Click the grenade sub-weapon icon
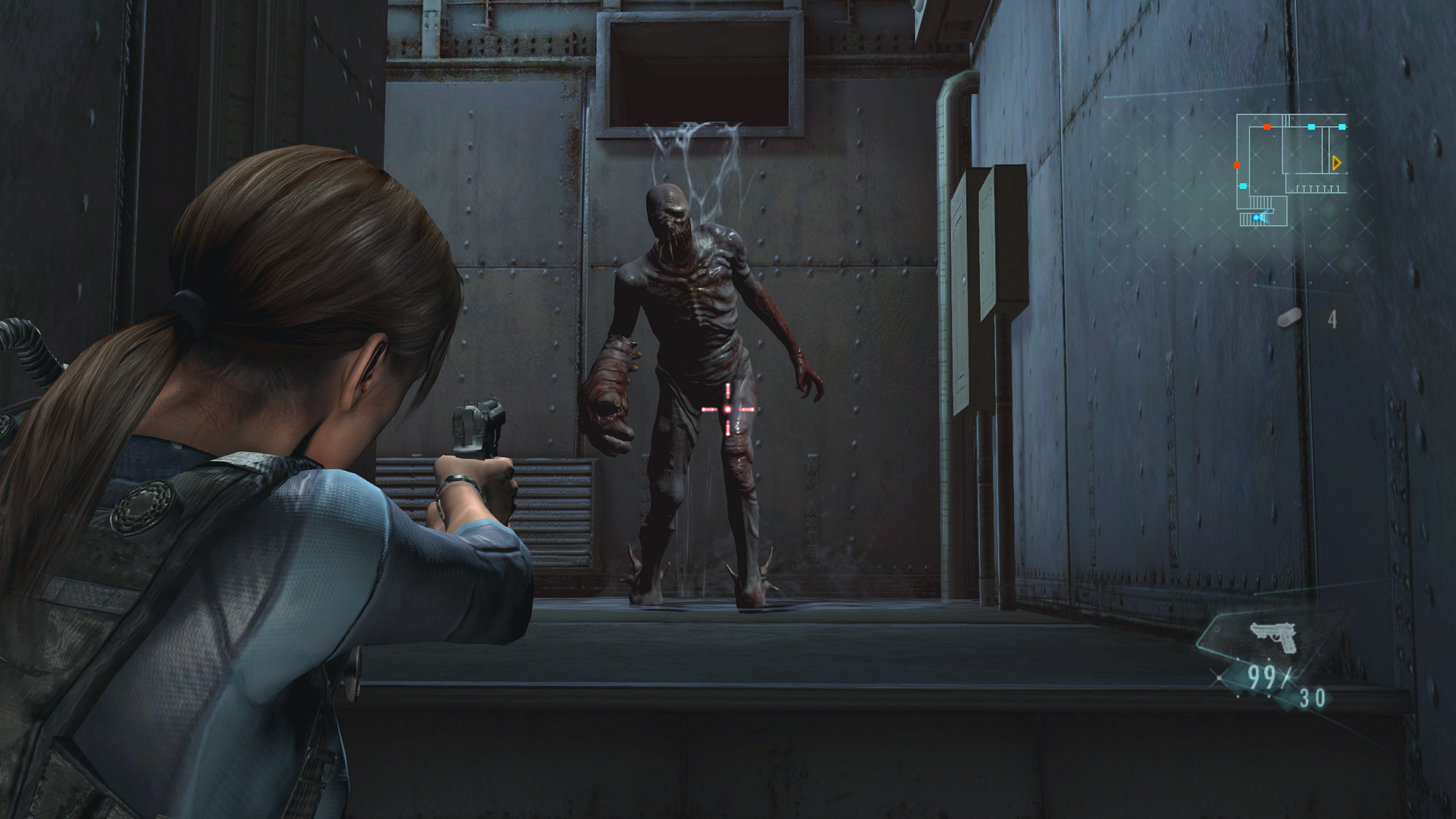Viewport: 1456px width, 819px height. click(1289, 318)
